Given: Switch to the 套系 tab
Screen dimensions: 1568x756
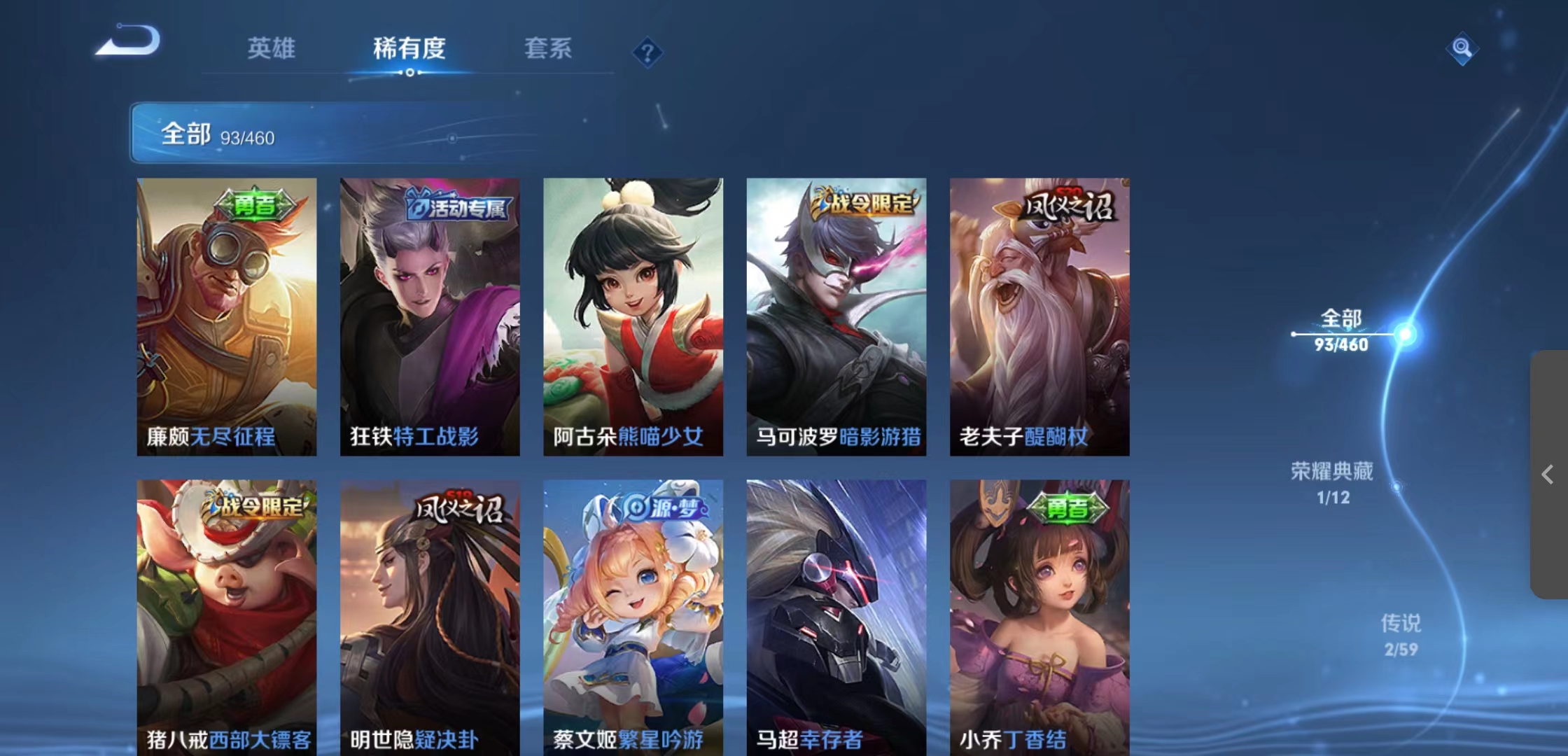Looking at the screenshot, I should (x=549, y=49).
